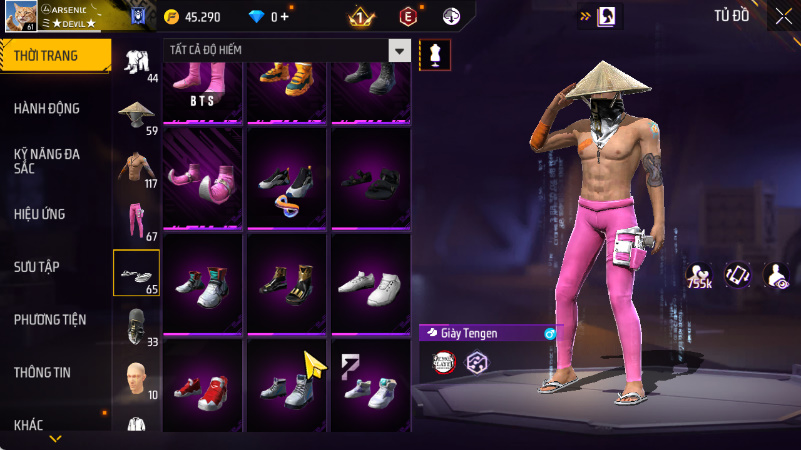Image resolution: width=801 pixels, height=450 pixels.
Task: Show the pink pants bottoms category
Action: tap(136, 219)
